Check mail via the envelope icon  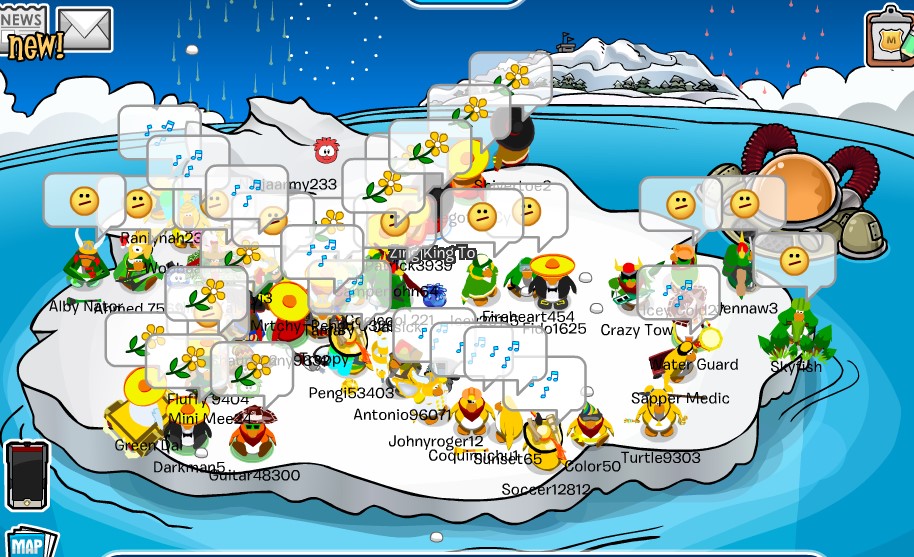(85, 28)
